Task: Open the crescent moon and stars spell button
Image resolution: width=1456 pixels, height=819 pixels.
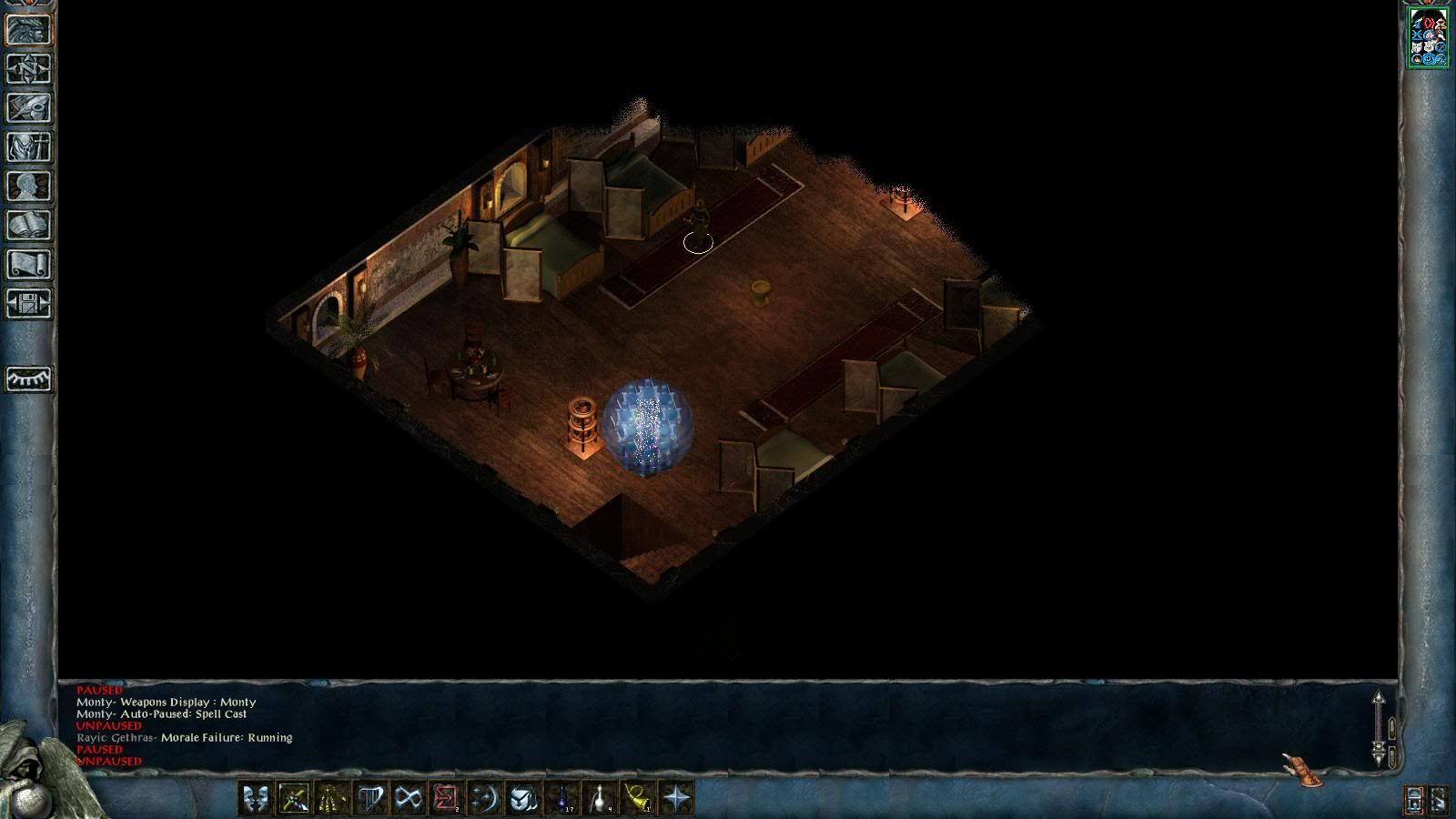Action: (x=484, y=798)
